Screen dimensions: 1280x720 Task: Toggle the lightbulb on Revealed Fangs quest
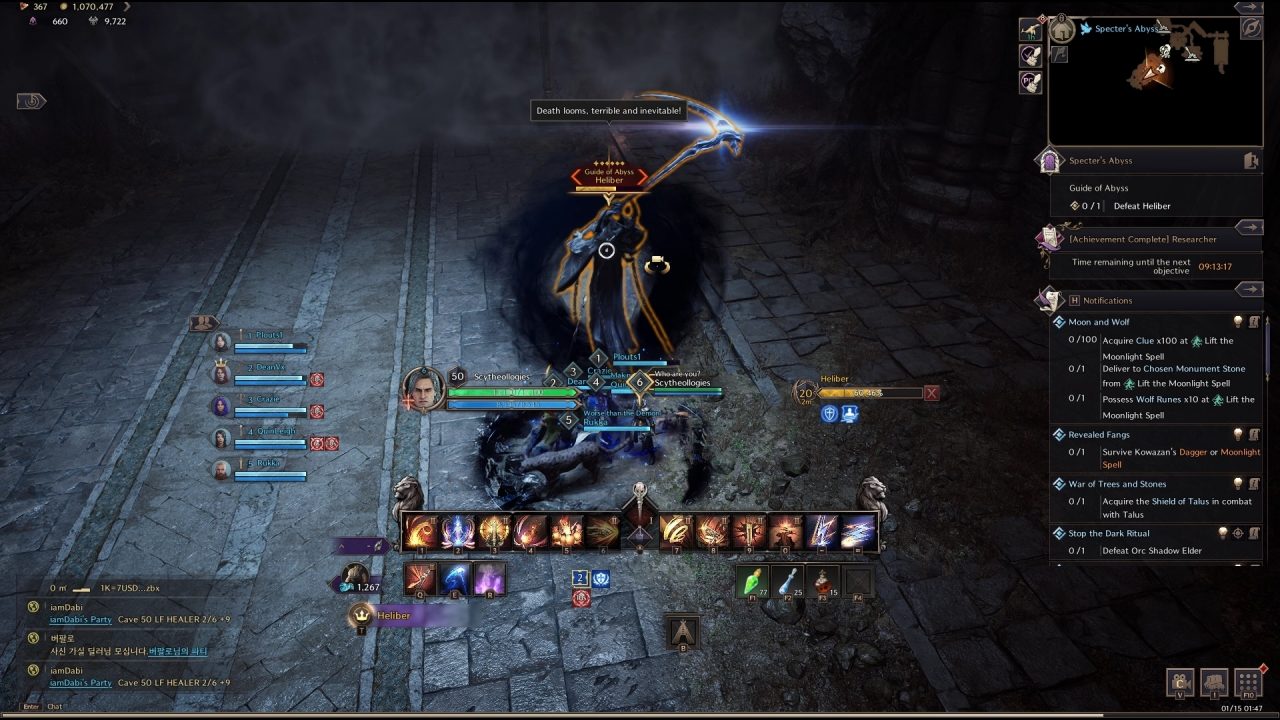pos(1238,434)
